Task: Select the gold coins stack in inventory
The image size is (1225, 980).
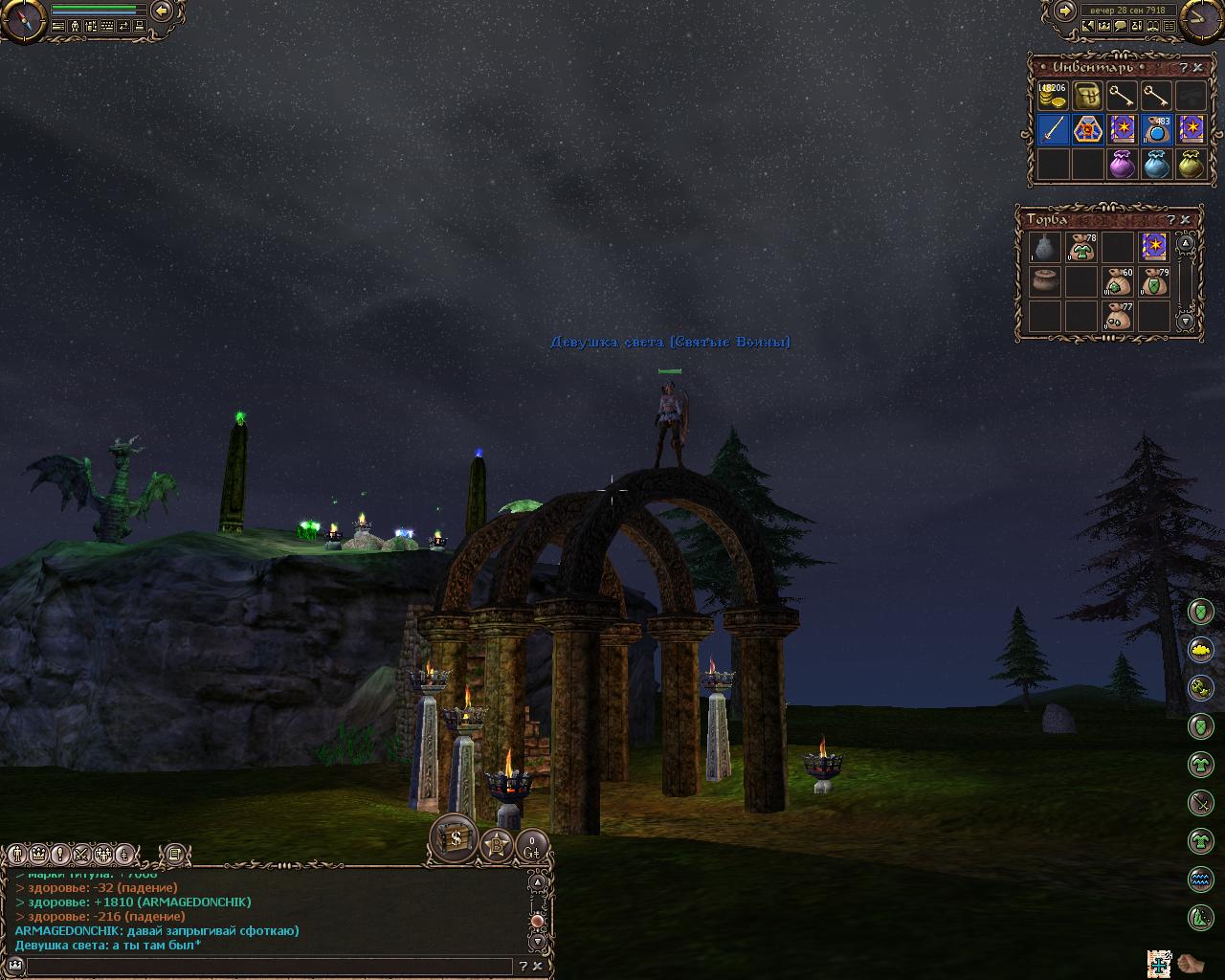Action: (1053, 96)
